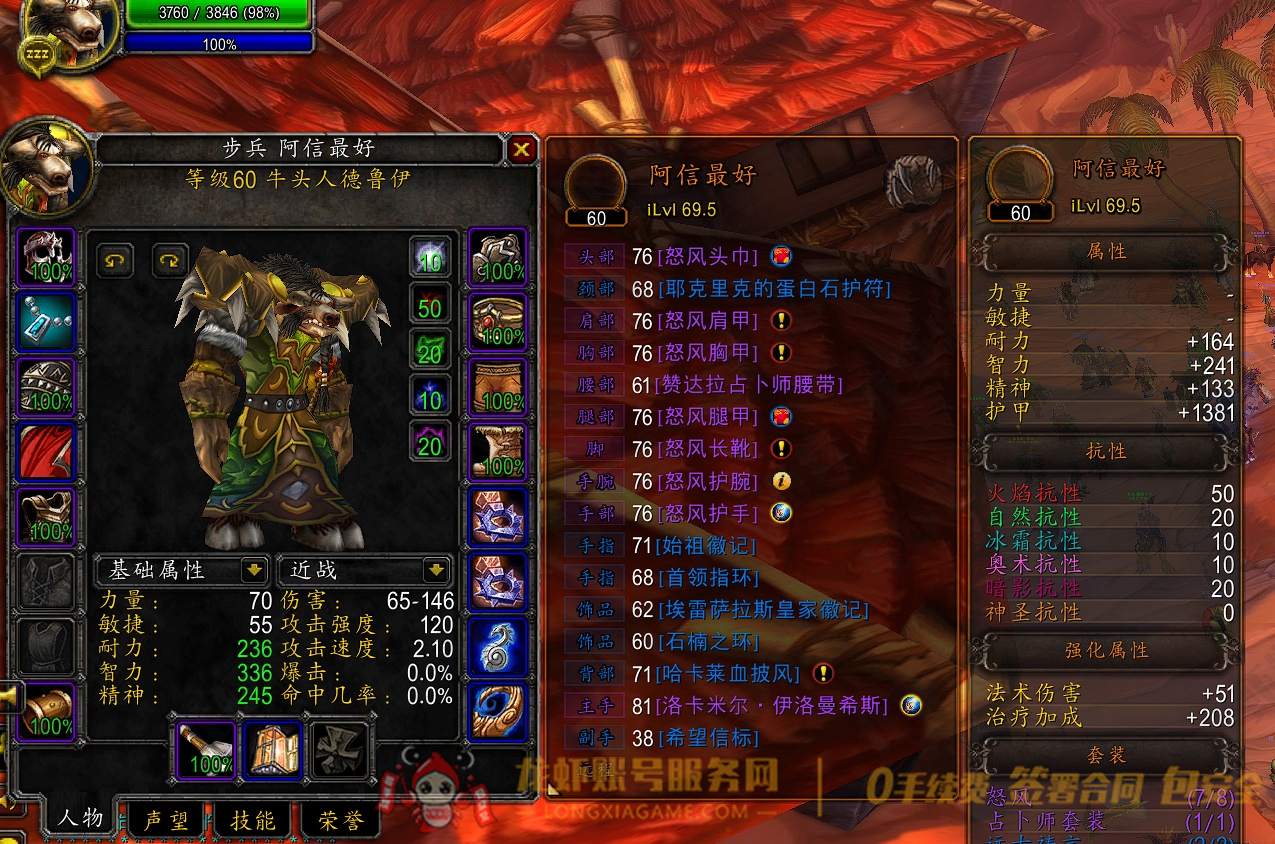This screenshot has height=844, width=1275.
Task: Click the 怒风头巾 head item row
Action: point(709,257)
